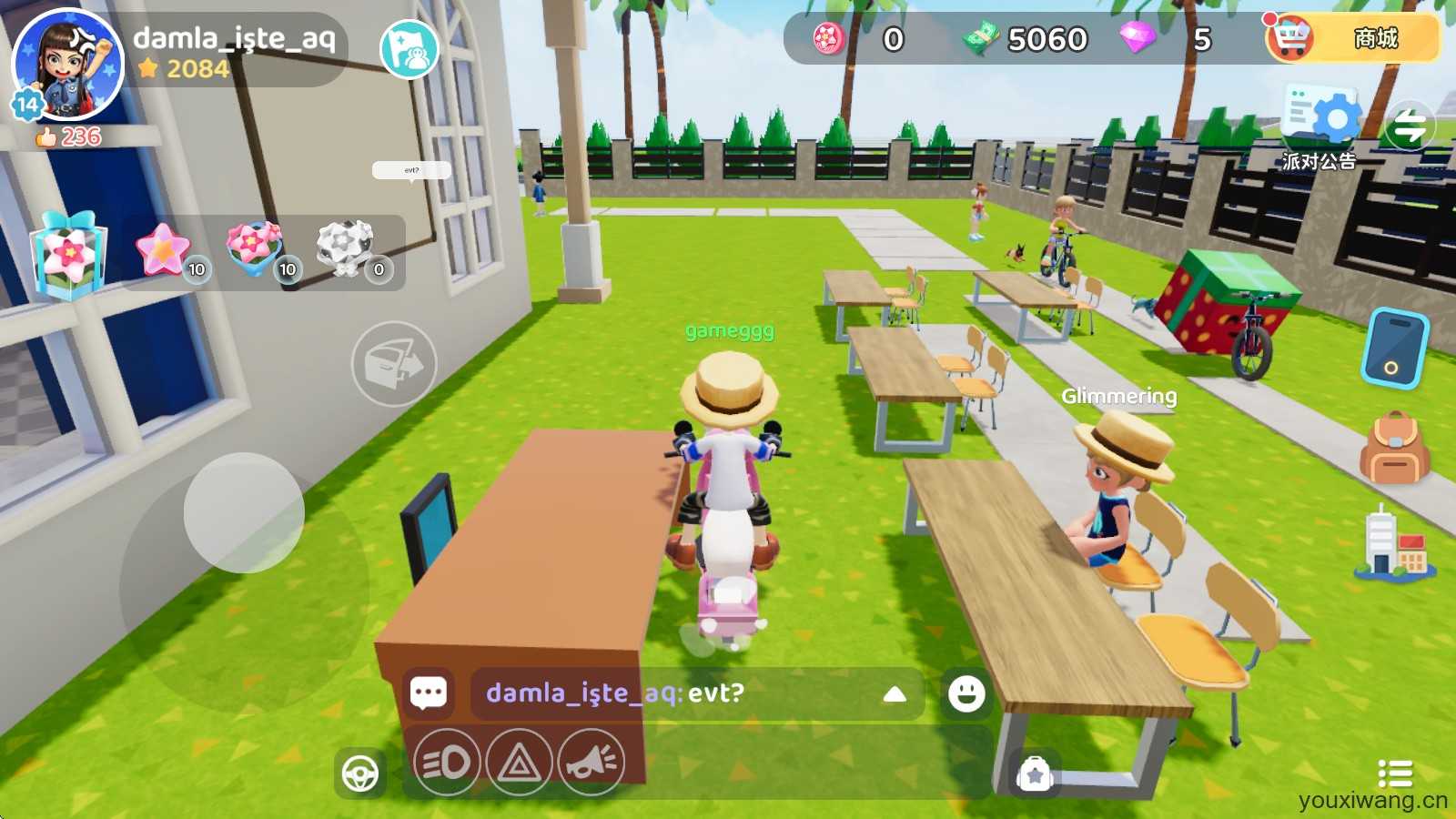Tap the round swap arrows button
Screen dimensions: 1456x819
tap(1410, 126)
